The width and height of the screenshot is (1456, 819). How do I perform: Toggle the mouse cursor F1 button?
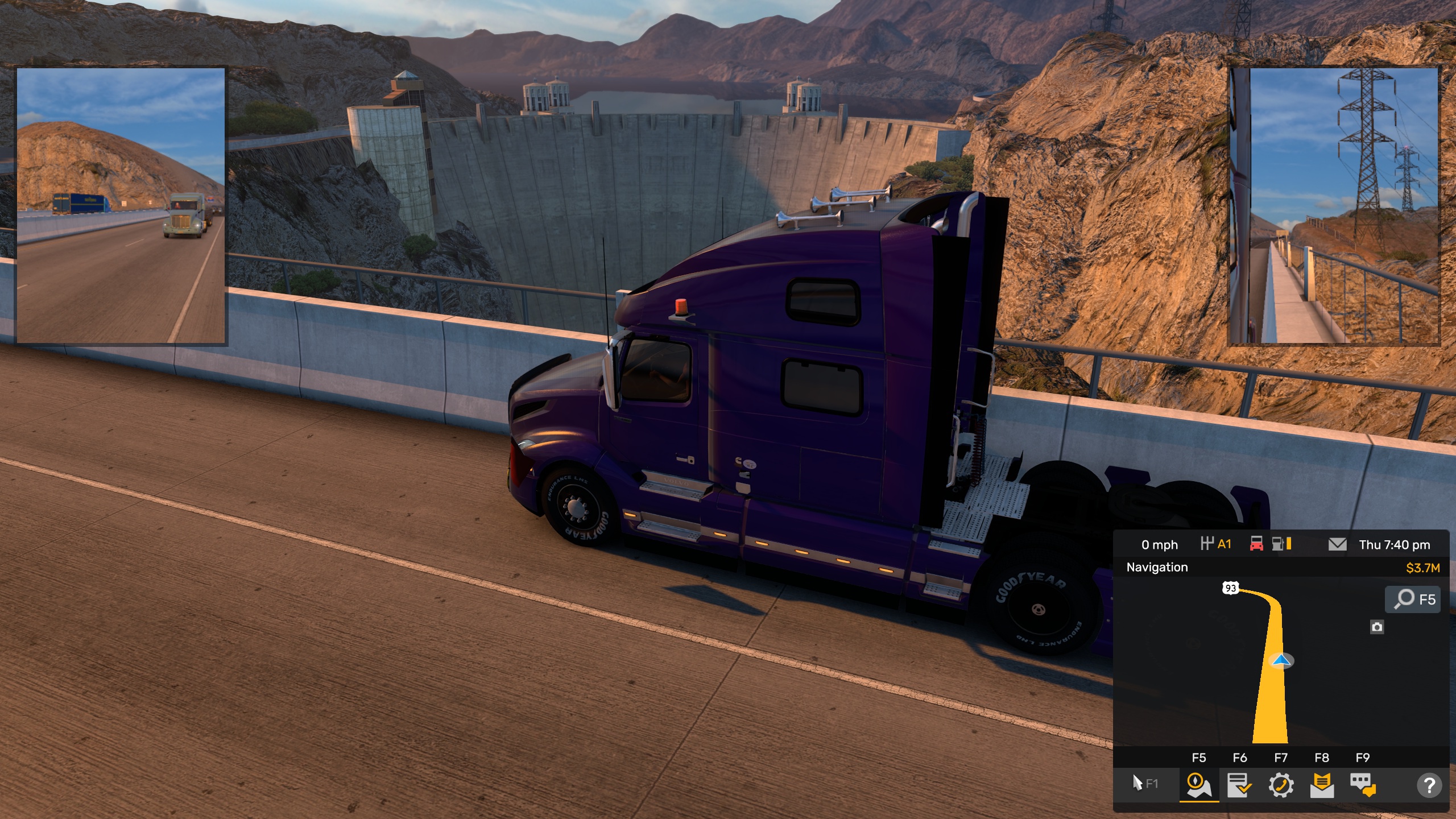point(1144,784)
